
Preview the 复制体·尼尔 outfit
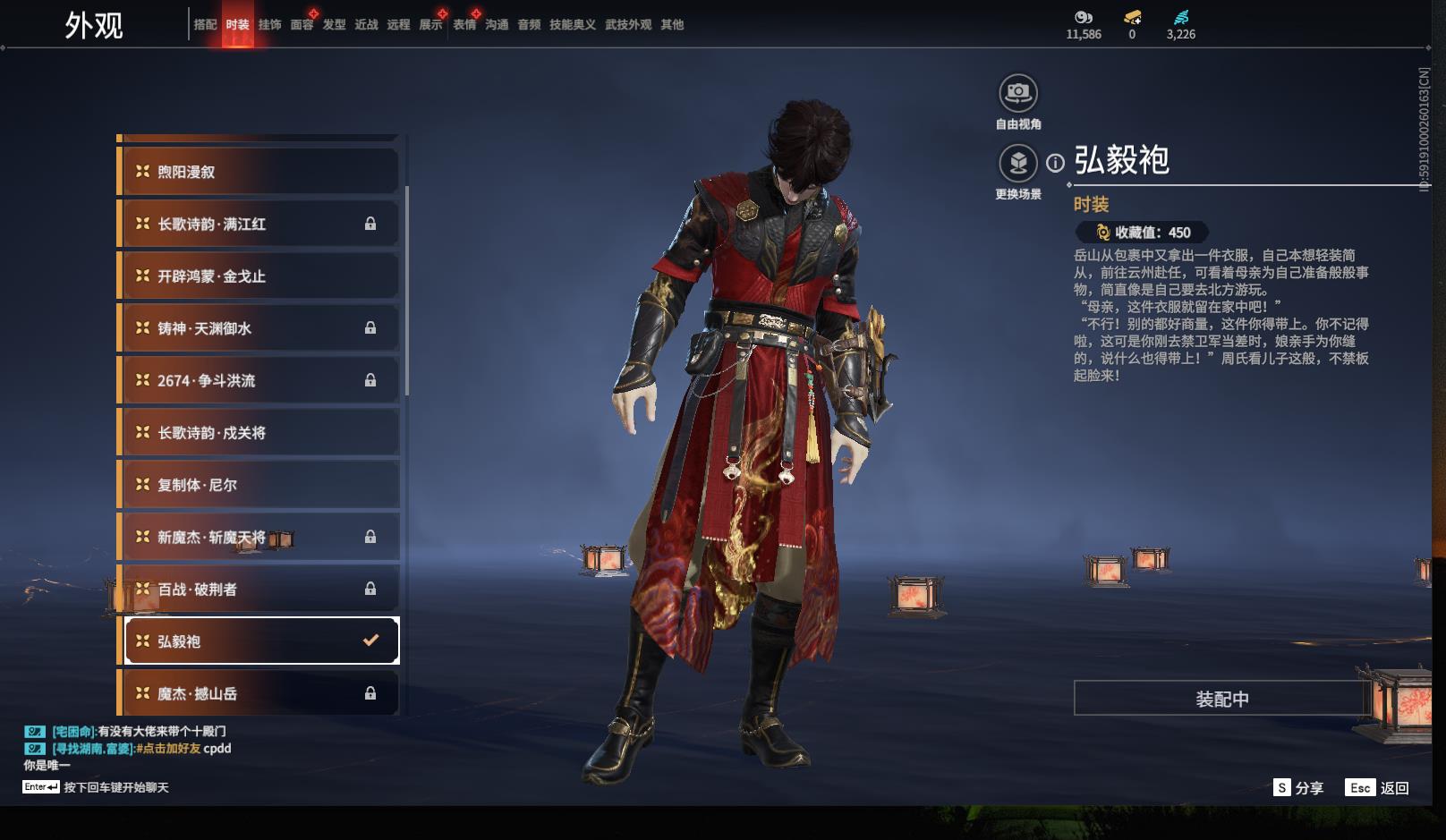(259, 485)
